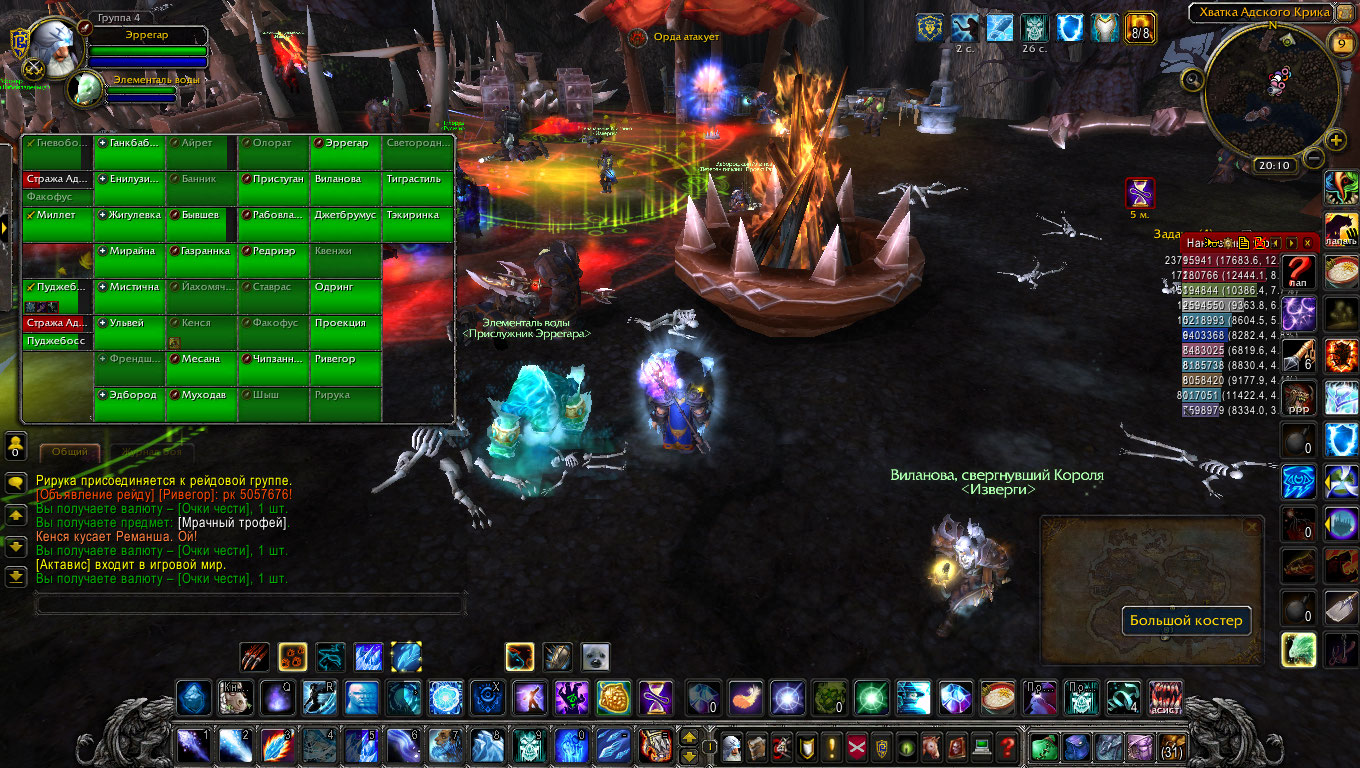Click the chat input field
1360x768 pixels.
(250, 604)
